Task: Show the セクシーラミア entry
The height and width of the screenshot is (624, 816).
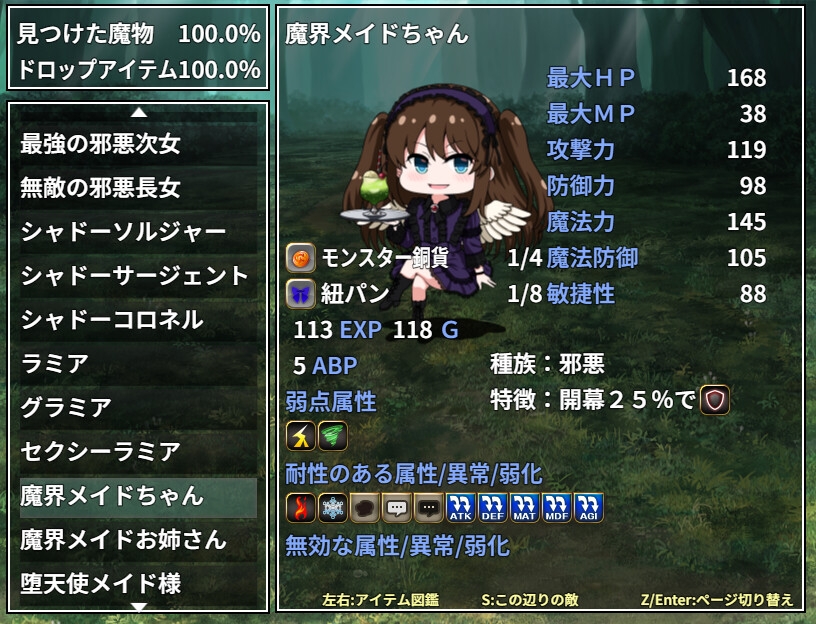Action: tap(138, 452)
